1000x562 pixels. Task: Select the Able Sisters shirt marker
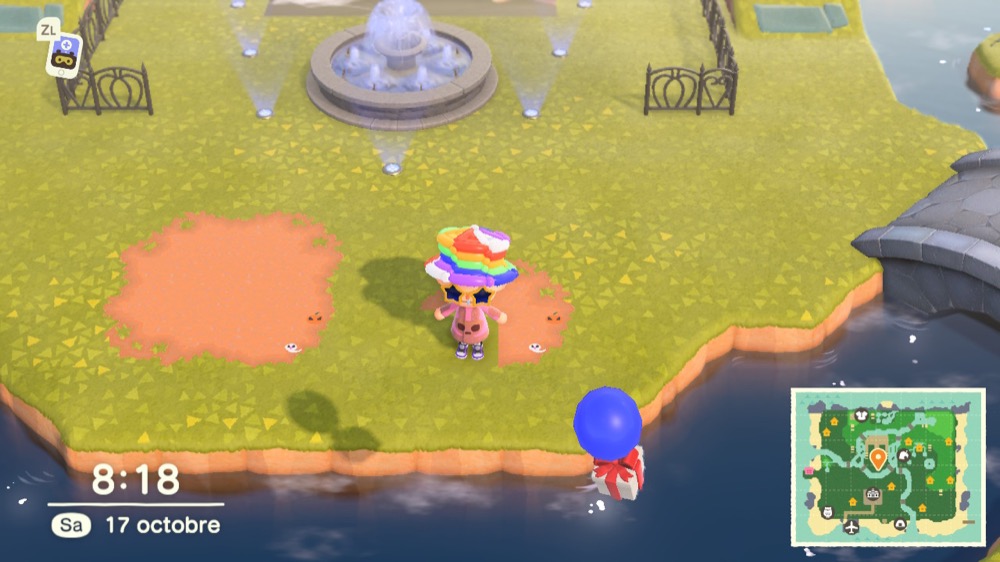(x=861, y=415)
